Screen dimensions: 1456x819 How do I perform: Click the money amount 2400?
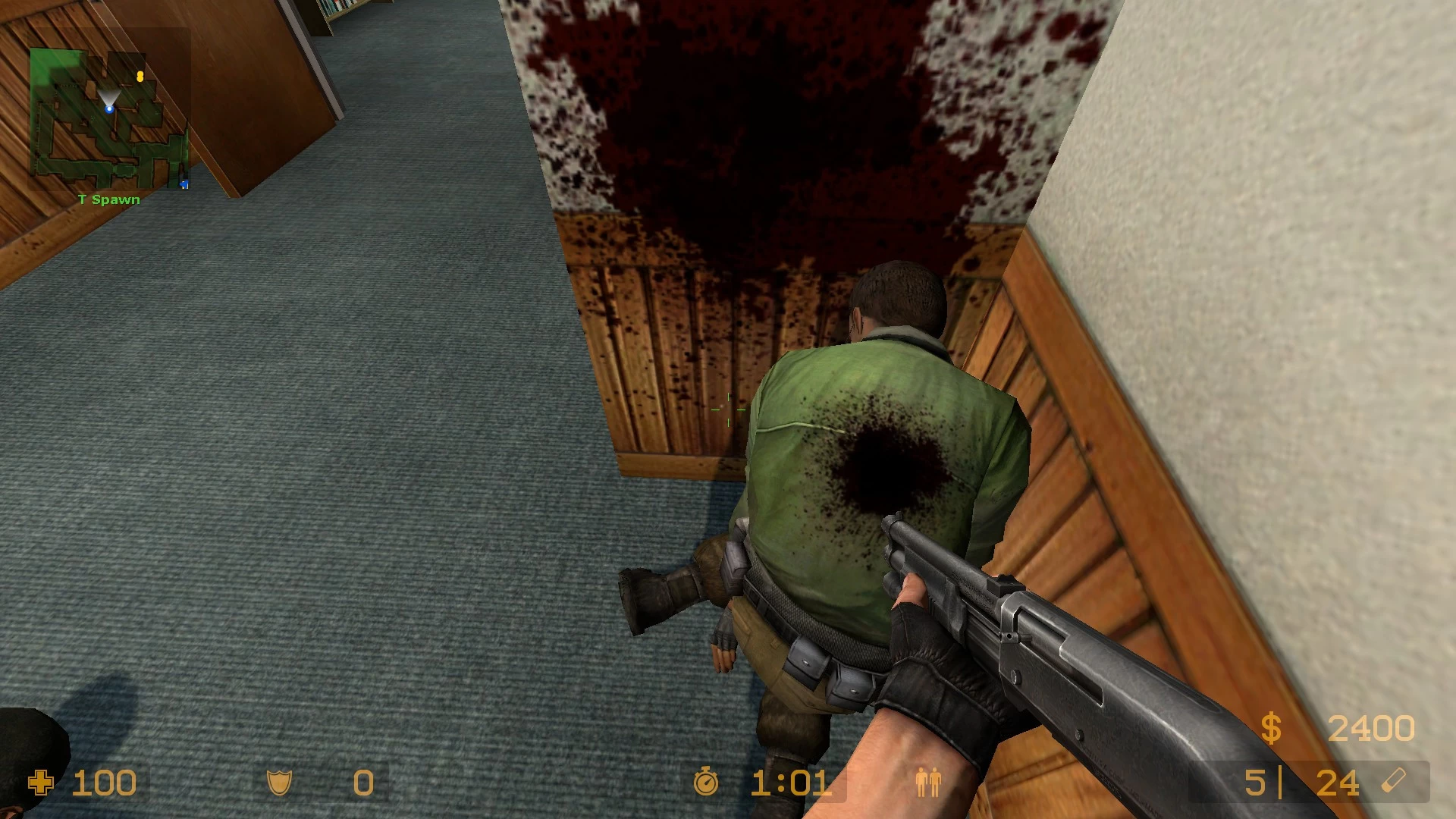tap(1372, 726)
